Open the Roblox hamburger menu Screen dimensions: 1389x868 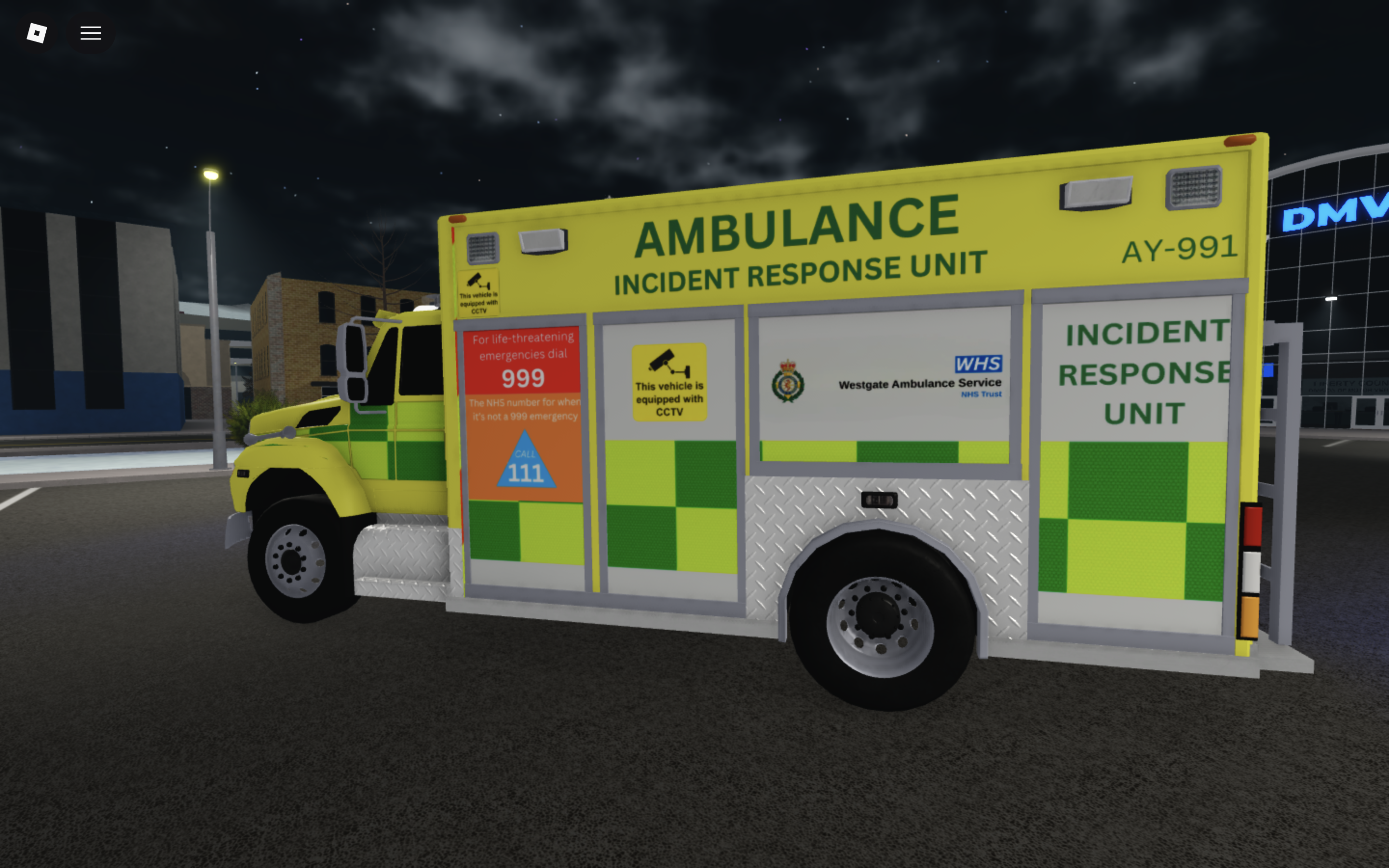(x=90, y=33)
